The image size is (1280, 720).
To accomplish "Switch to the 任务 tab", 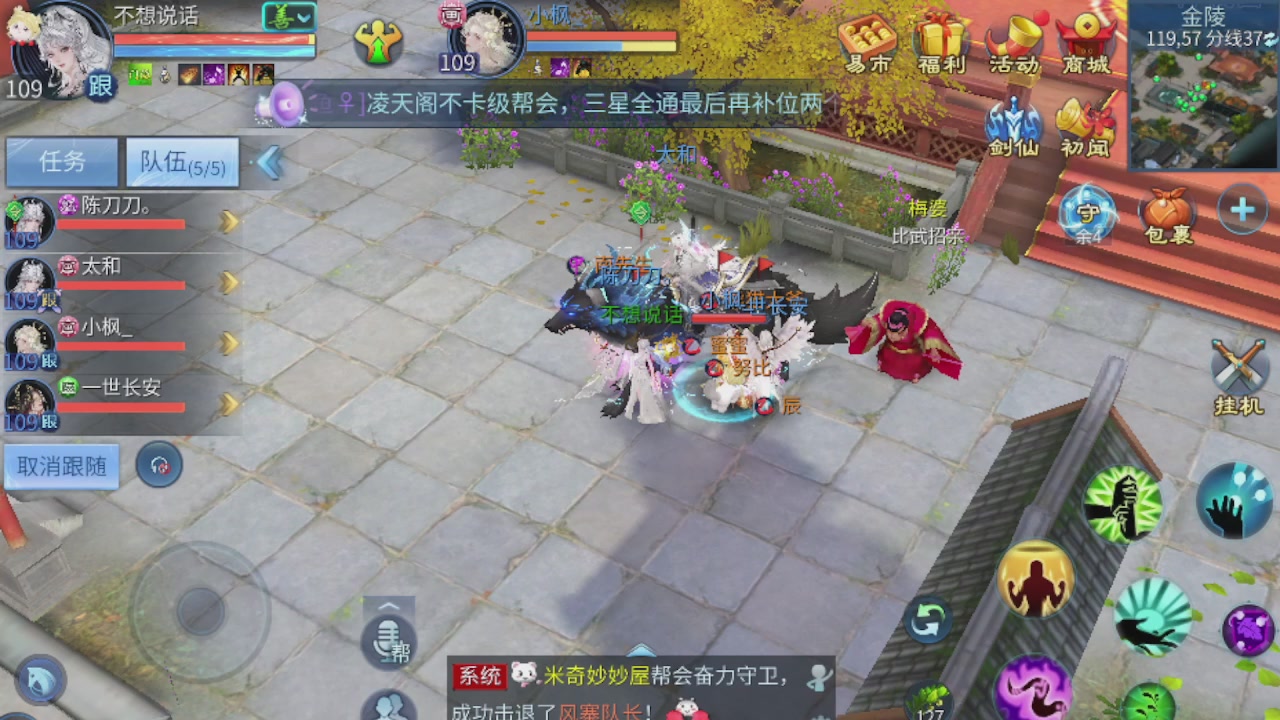I will pyautogui.click(x=61, y=162).
